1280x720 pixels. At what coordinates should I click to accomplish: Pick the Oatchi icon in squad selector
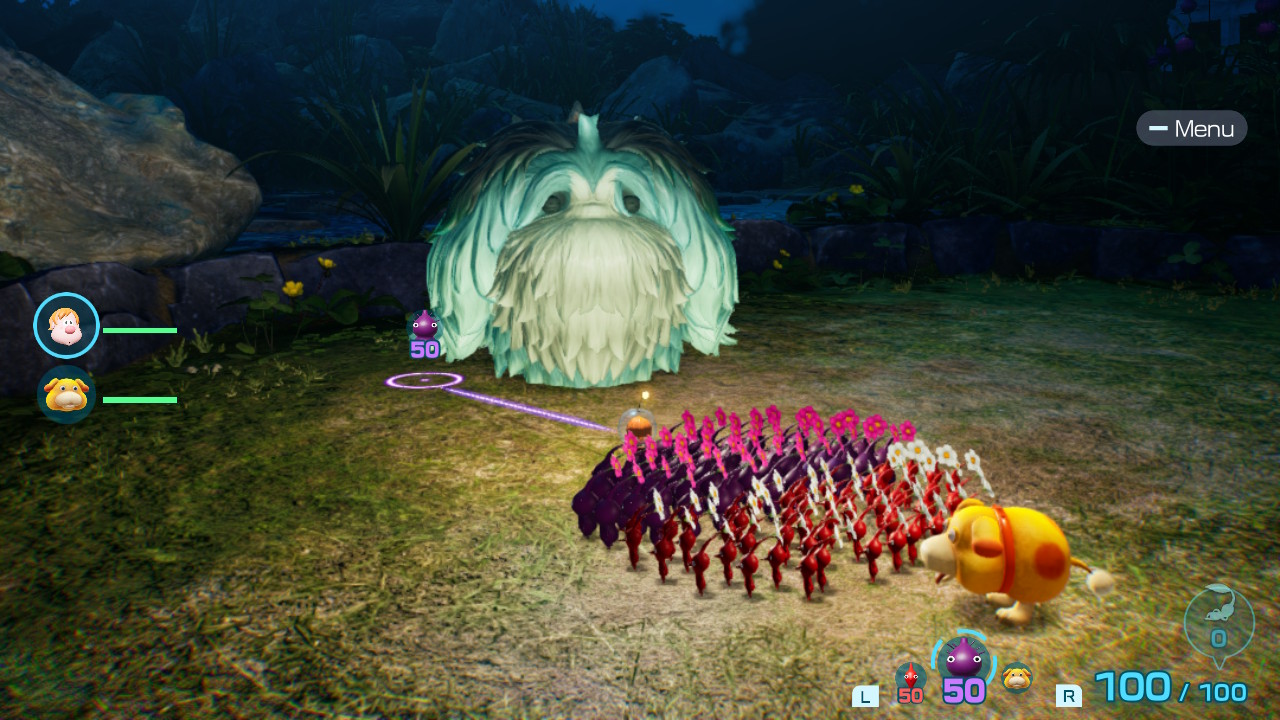[1017, 676]
